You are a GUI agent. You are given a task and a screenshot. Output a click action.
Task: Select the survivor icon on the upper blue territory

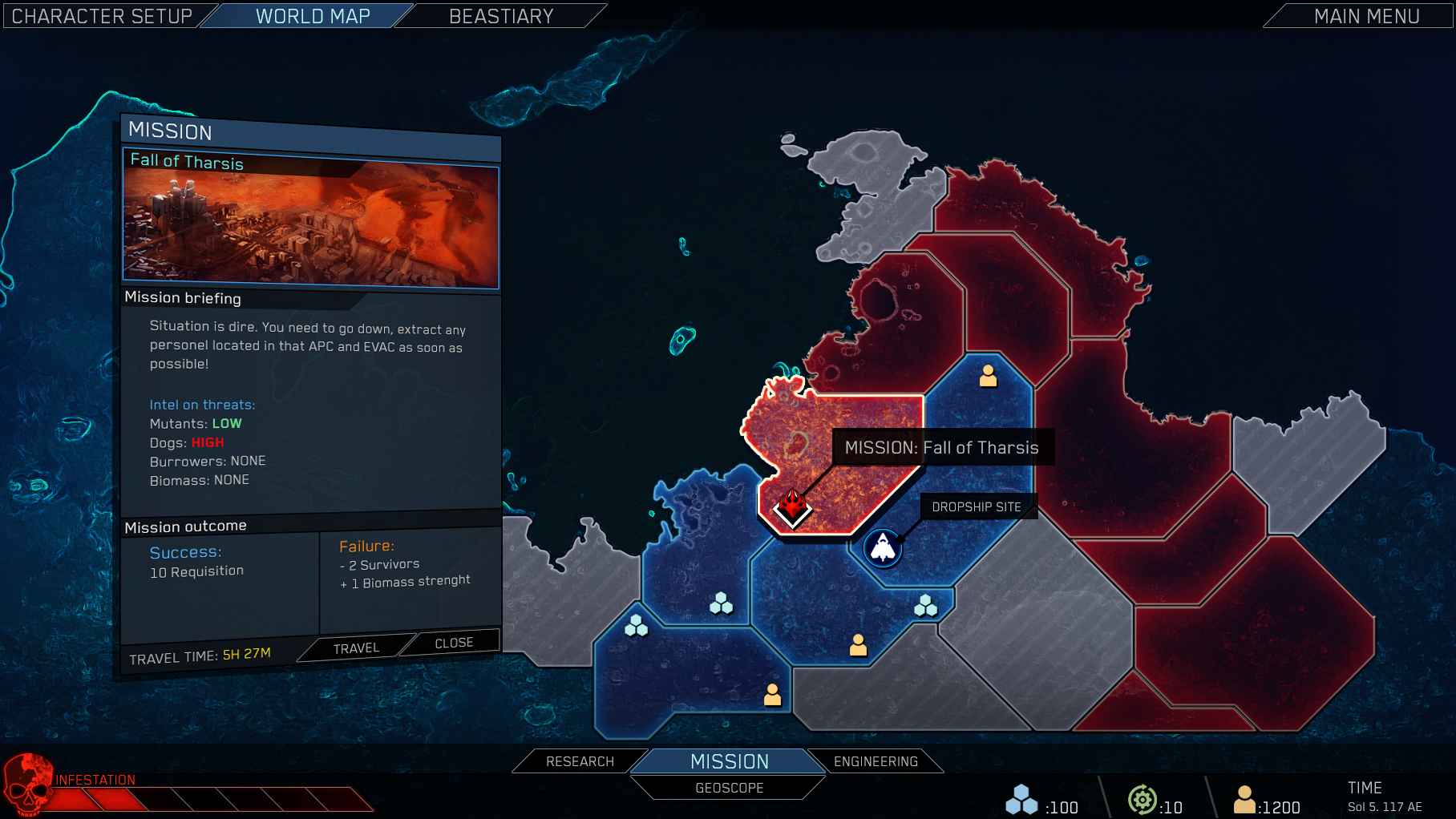(988, 377)
